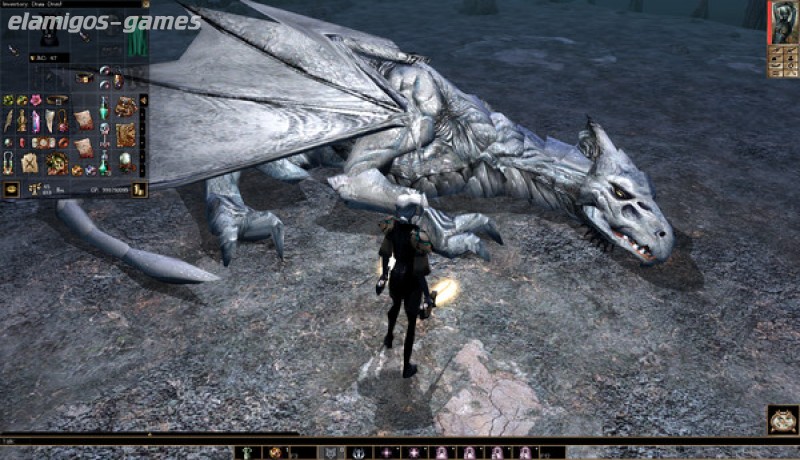Screen dimensions: 800x460
Task: Open the bottom-left inventory gold pouch button
Action: point(11,189)
